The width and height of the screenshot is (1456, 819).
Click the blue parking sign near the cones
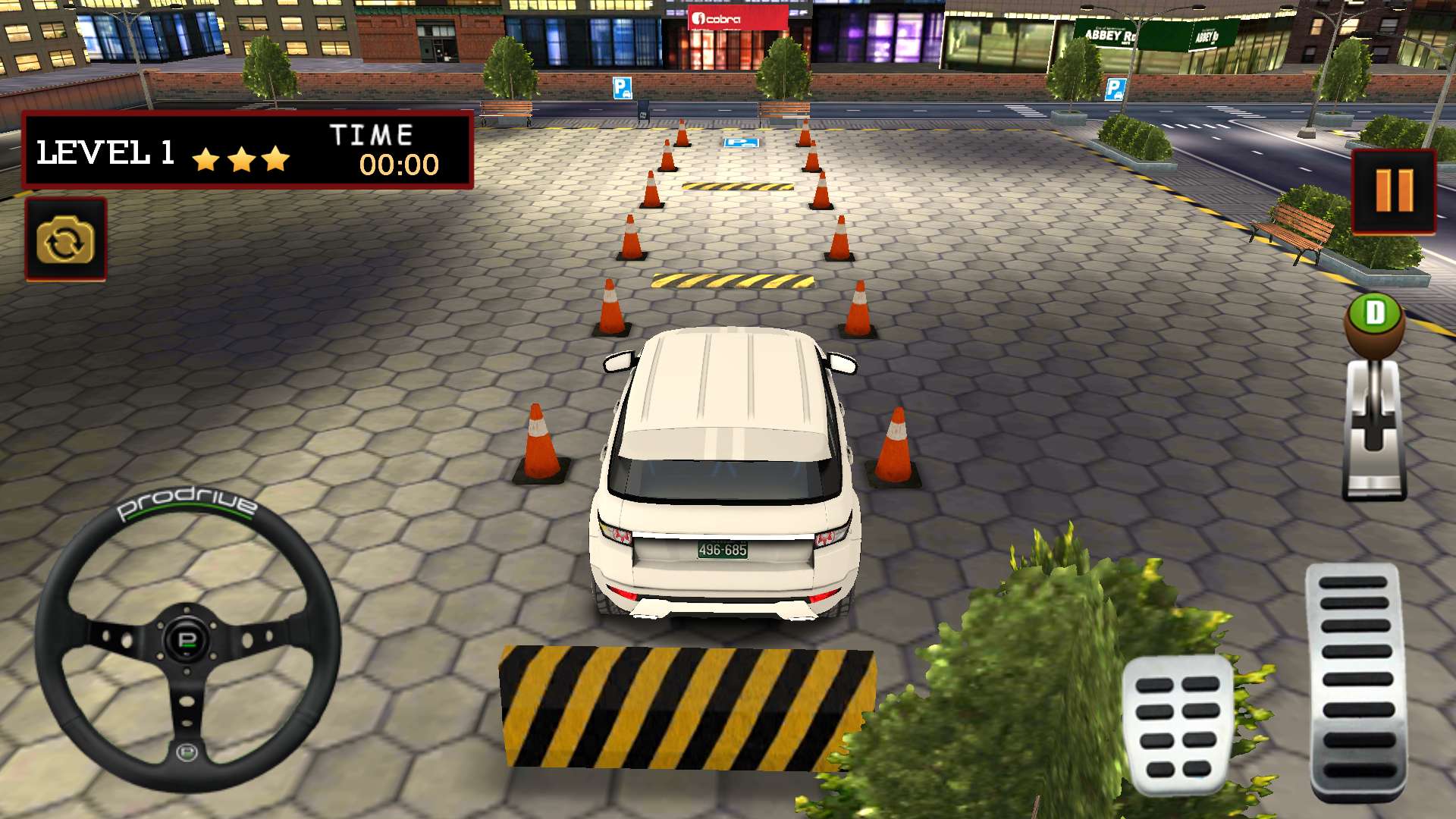[739, 142]
